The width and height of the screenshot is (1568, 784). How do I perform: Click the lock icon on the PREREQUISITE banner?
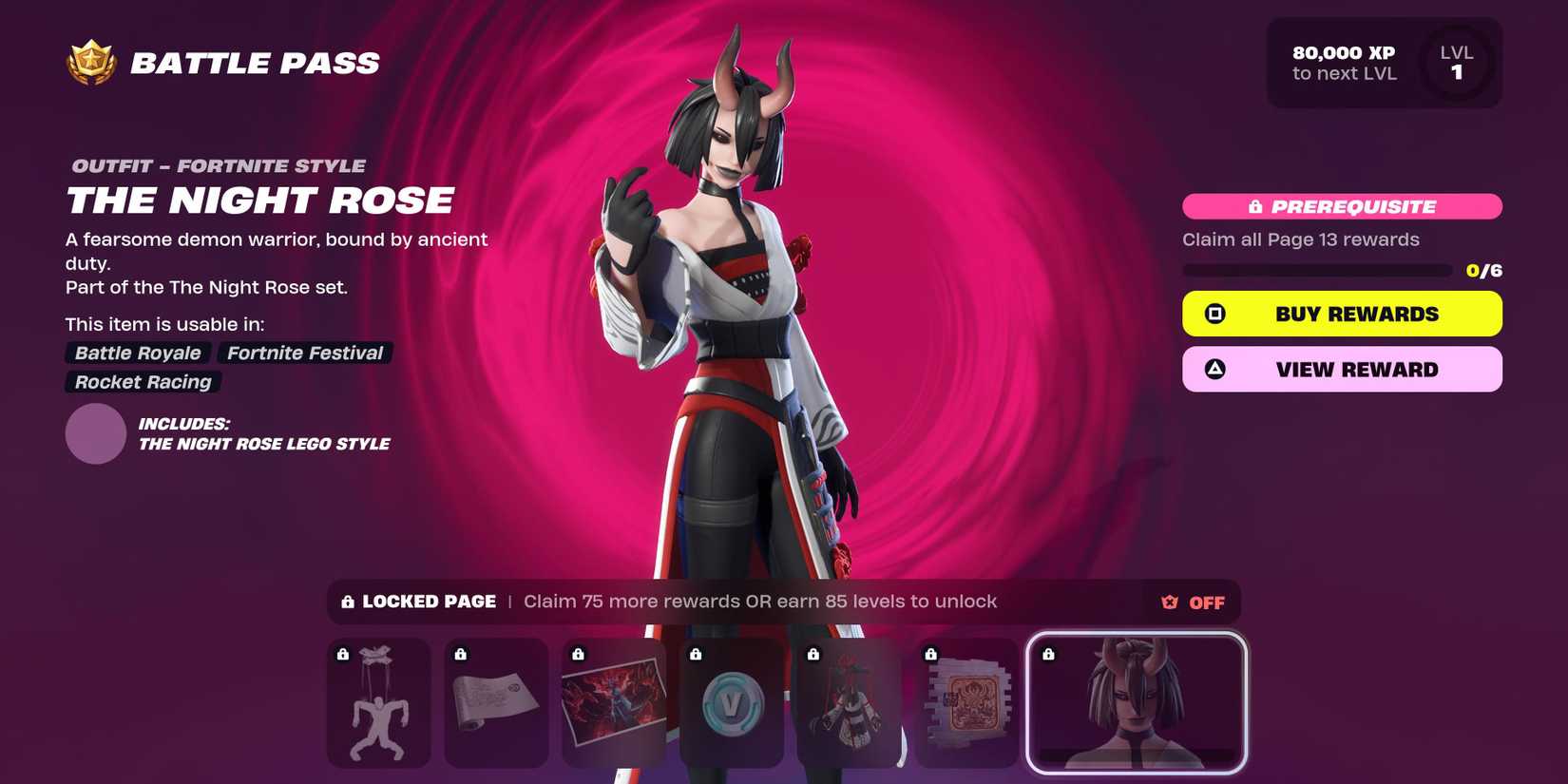[x=1256, y=206]
